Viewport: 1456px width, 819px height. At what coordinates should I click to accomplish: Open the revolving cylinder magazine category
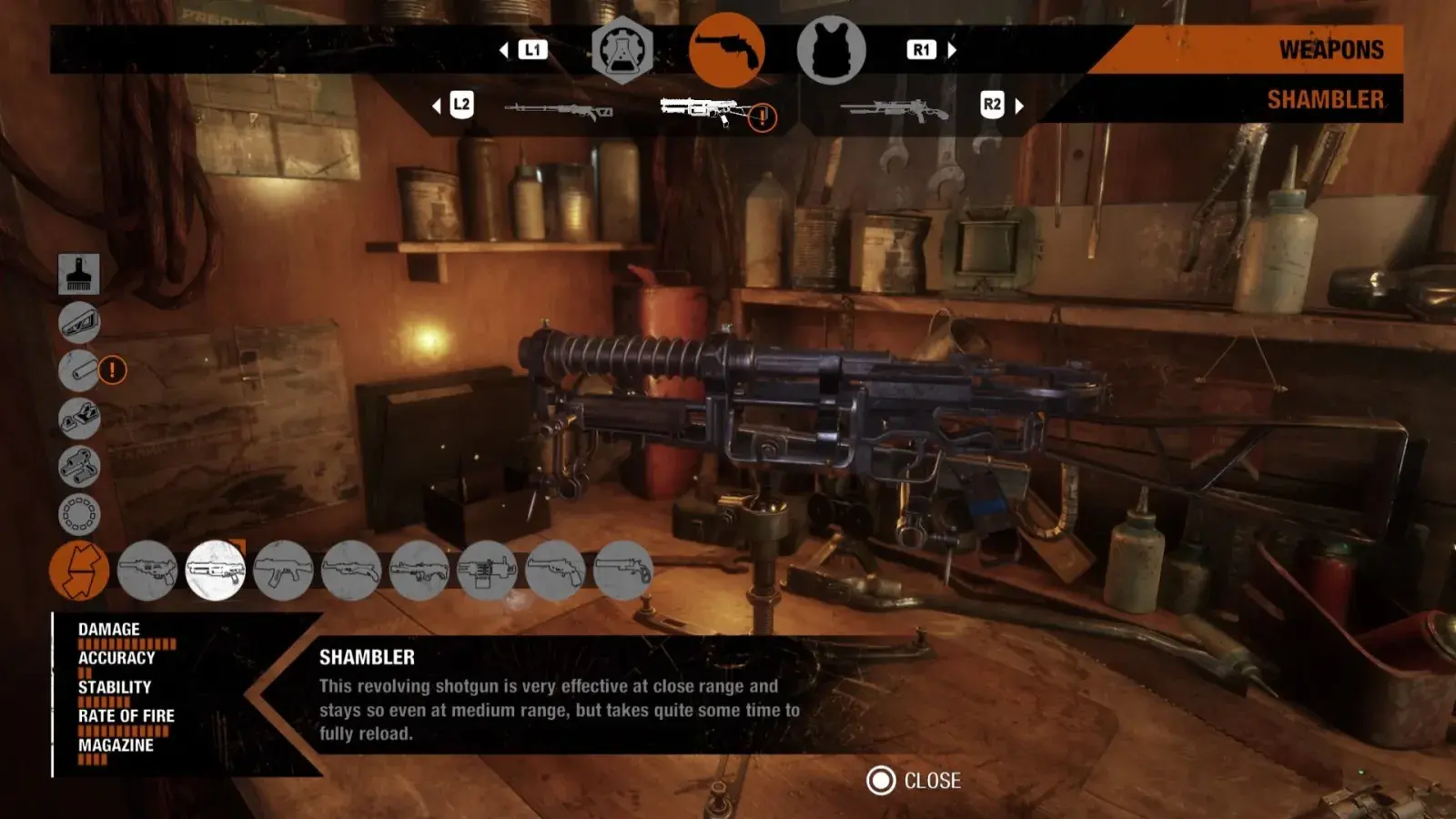tap(79, 514)
